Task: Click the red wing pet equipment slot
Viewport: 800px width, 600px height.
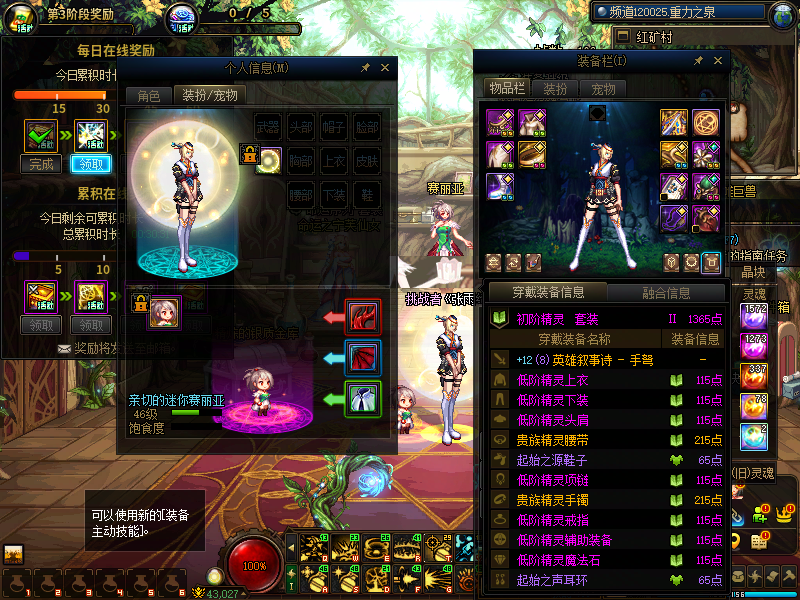Action: [x=362, y=317]
